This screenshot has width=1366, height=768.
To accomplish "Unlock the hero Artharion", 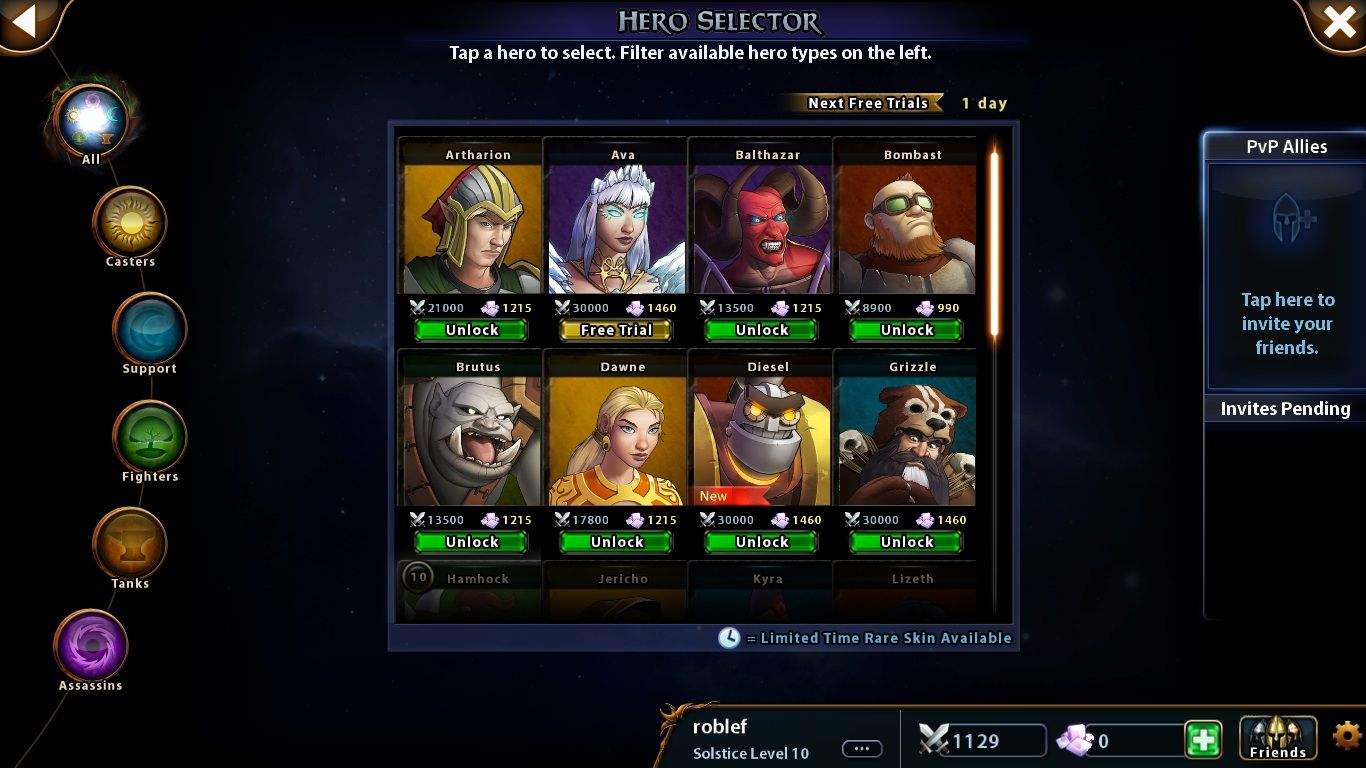I will pos(471,330).
